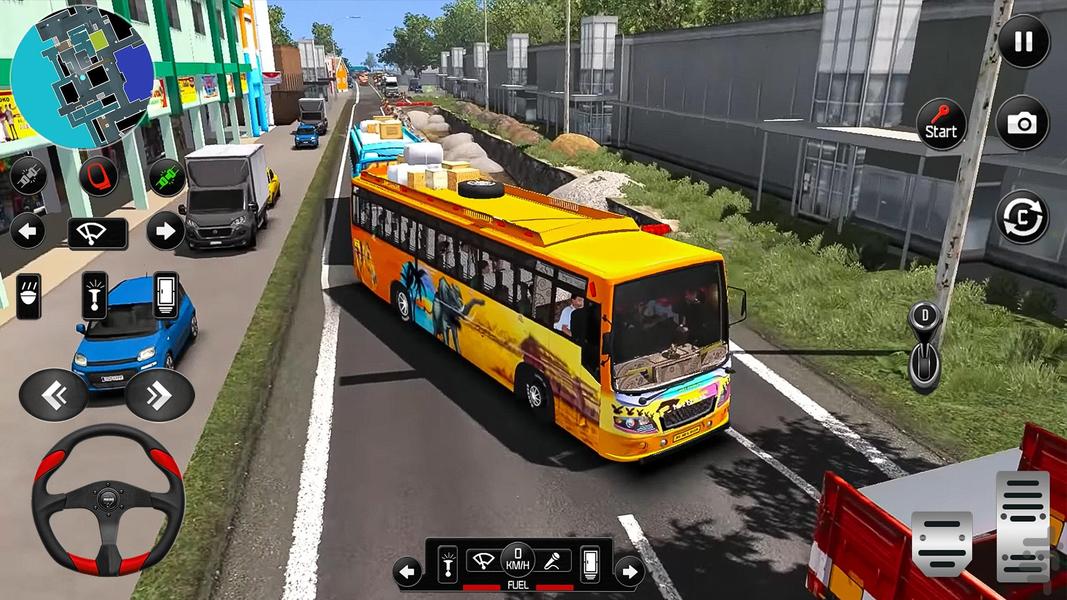Toggle the headlight lamp icon
This screenshot has width=1067, height=600.
tap(29, 296)
